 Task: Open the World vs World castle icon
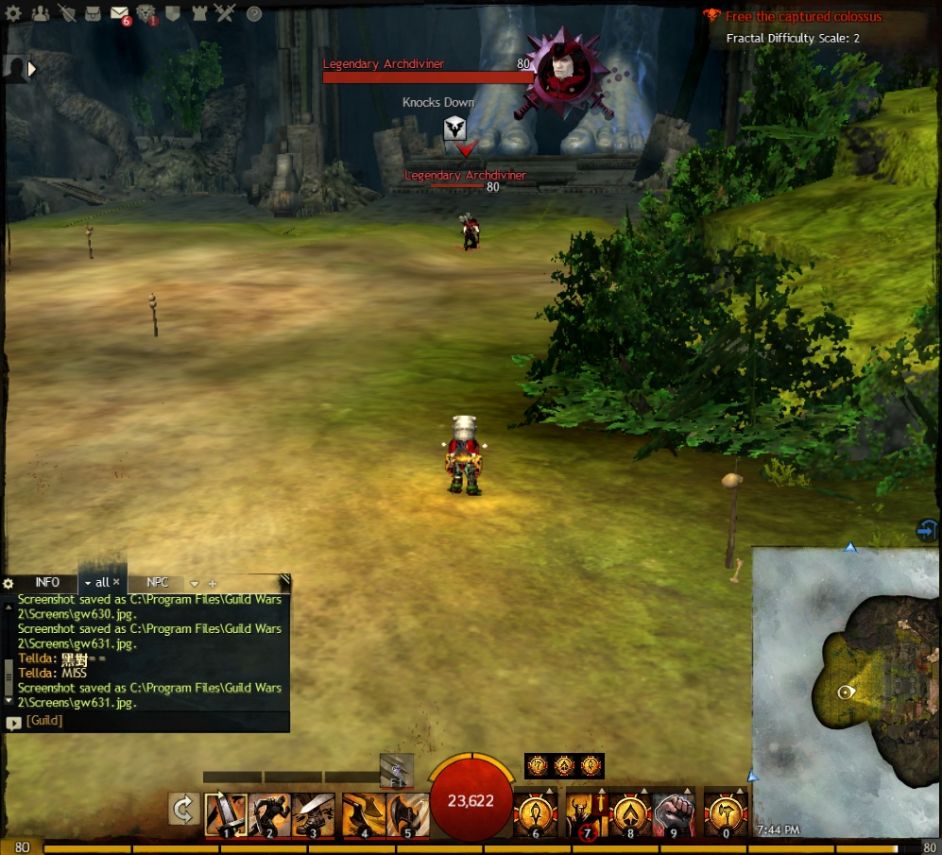[198, 14]
